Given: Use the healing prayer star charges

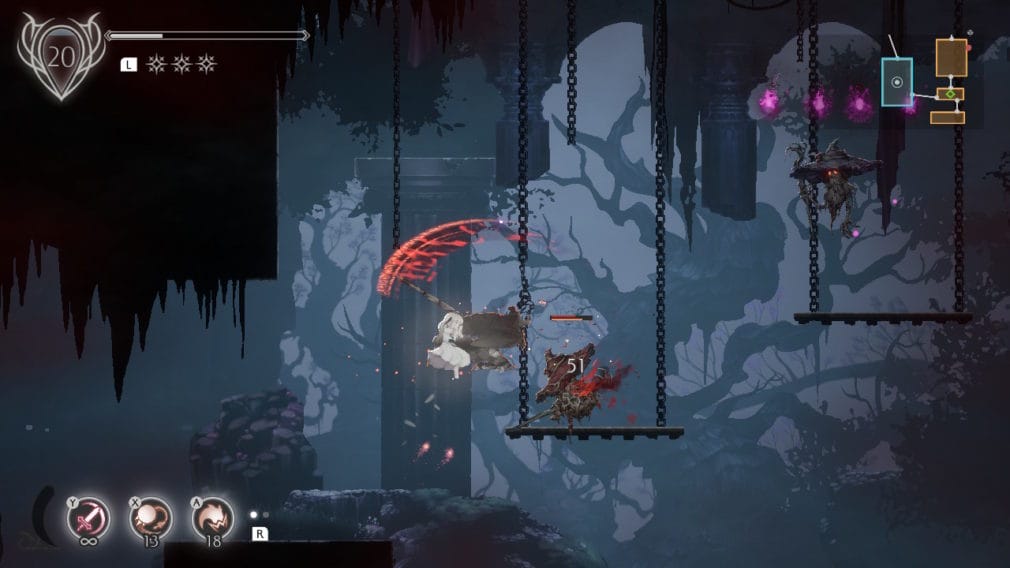Looking at the screenshot, I should pyautogui.click(x=181, y=64).
